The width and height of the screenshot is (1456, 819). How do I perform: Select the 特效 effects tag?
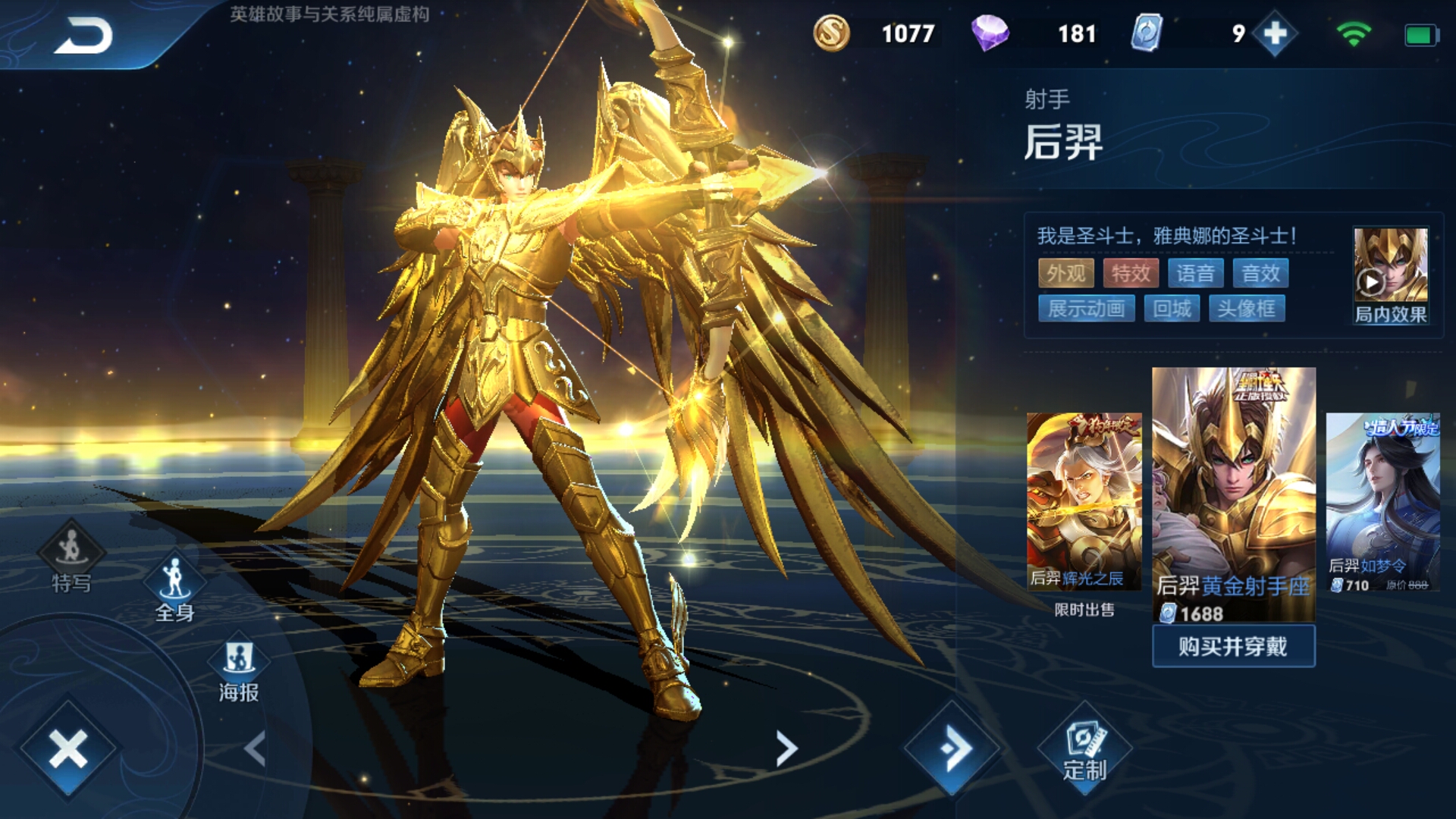point(1131,273)
